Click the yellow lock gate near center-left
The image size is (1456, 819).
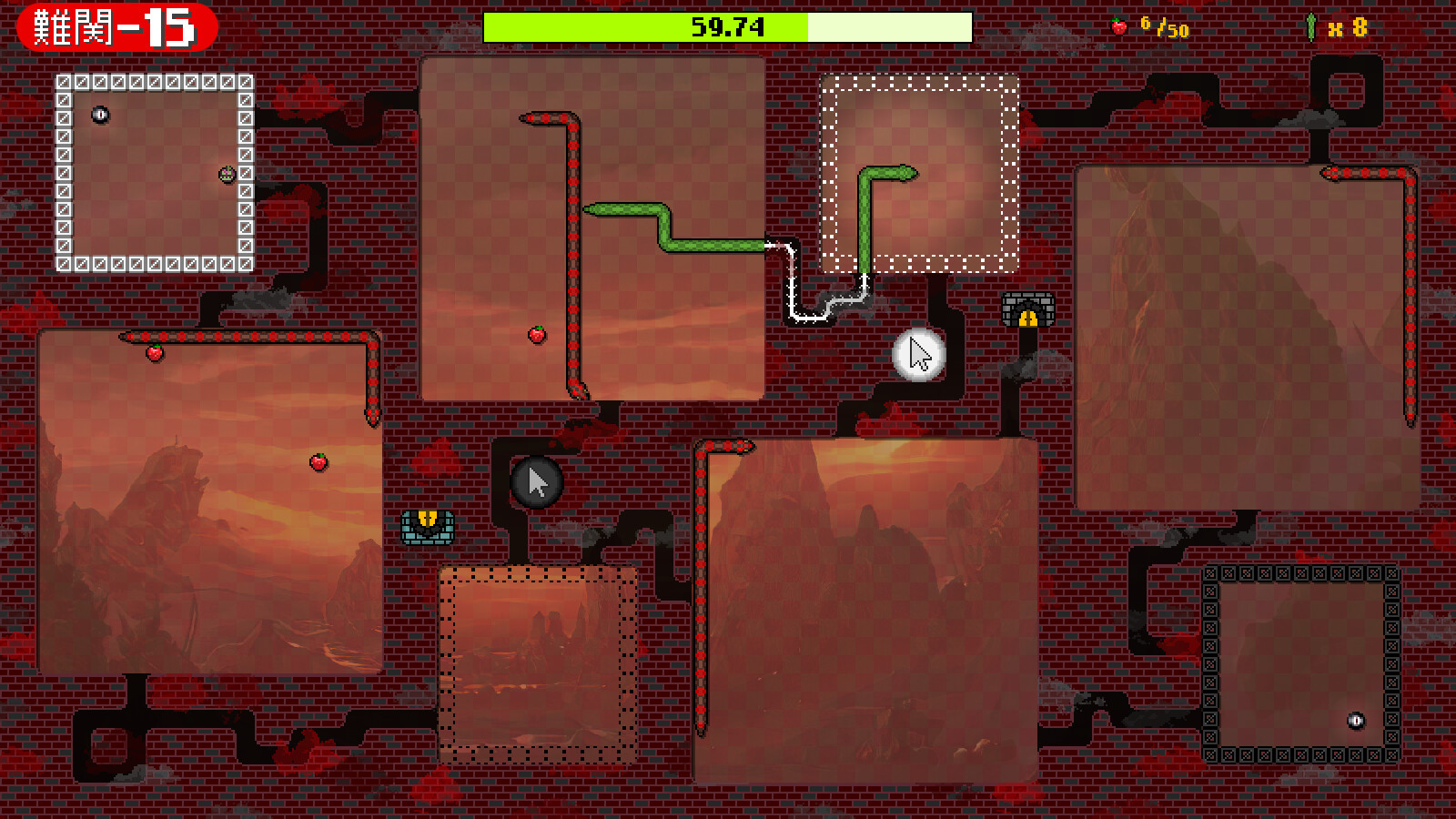point(426,526)
